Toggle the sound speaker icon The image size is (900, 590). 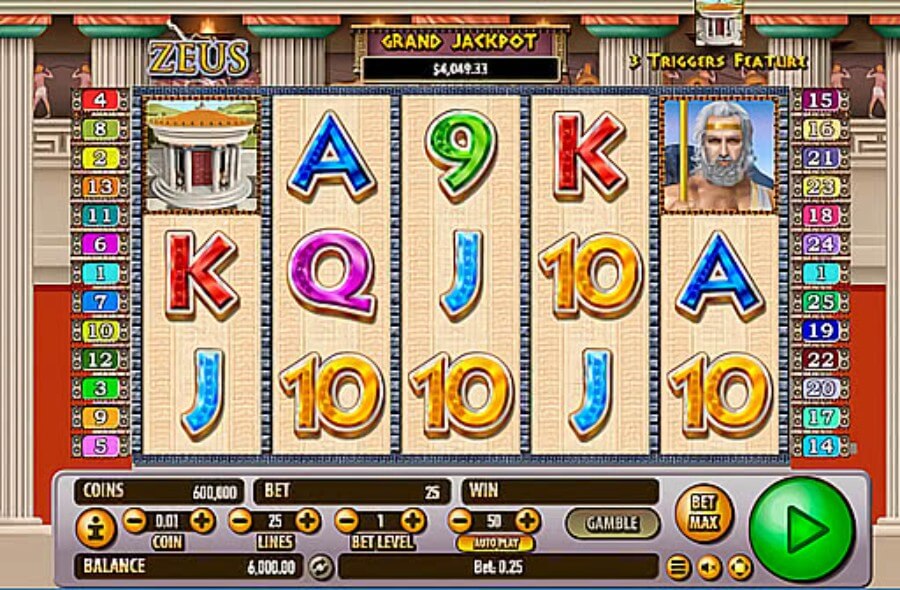pyautogui.click(x=708, y=568)
